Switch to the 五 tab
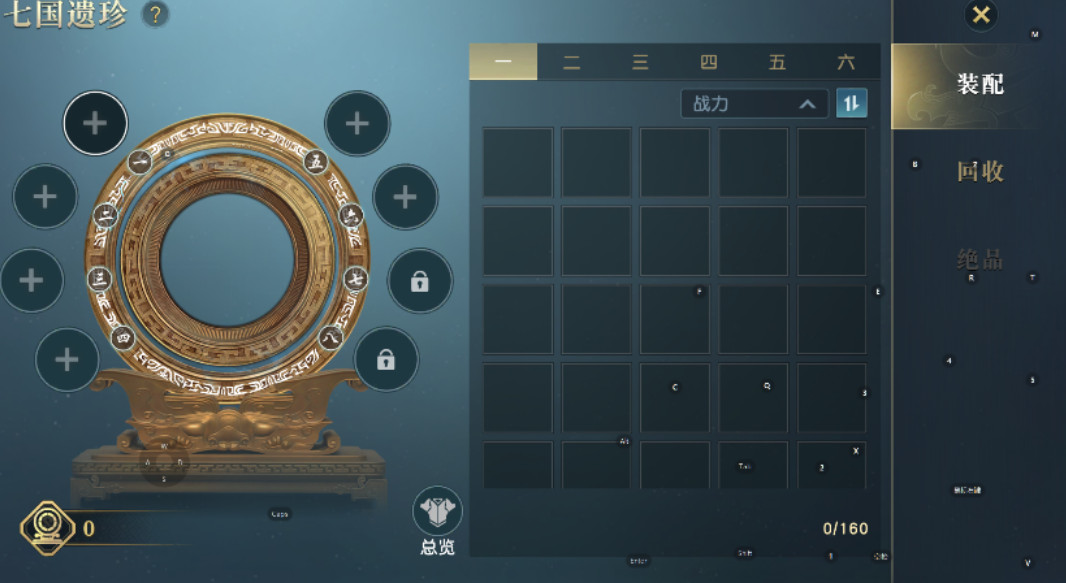The width and height of the screenshot is (1066, 583). click(777, 62)
